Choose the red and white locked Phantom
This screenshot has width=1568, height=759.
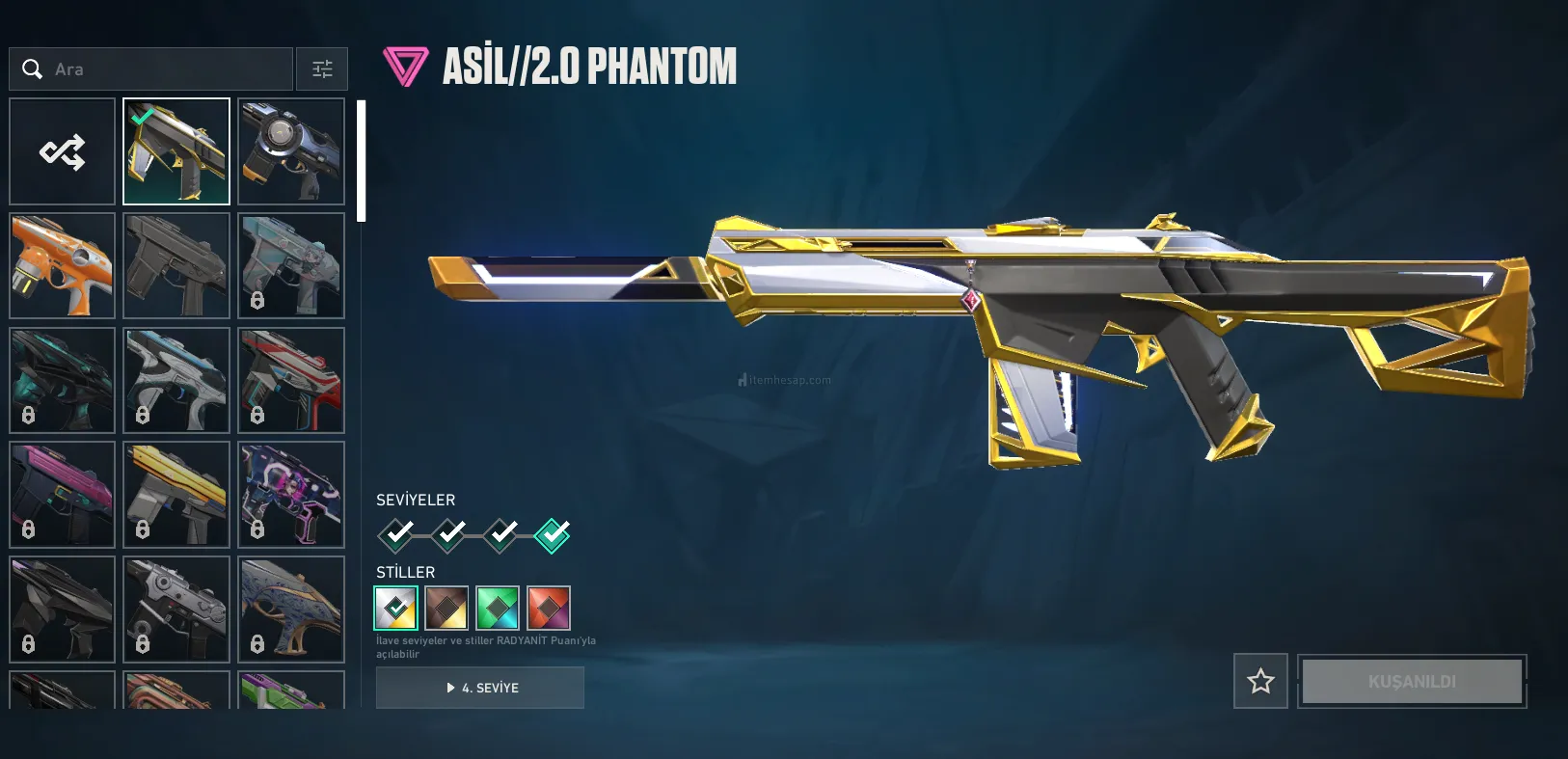pos(291,380)
